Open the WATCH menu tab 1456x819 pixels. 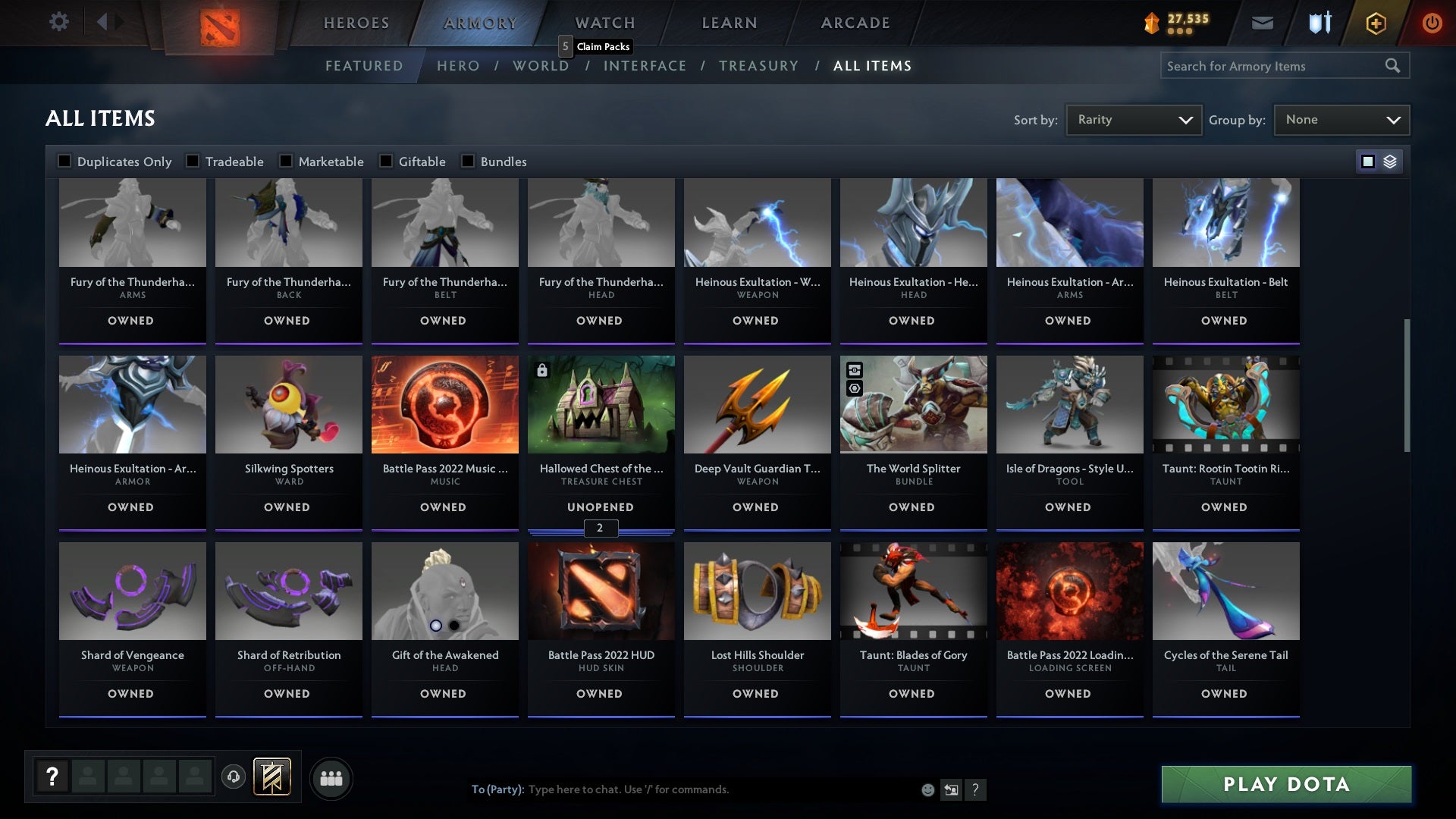[604, 22]
